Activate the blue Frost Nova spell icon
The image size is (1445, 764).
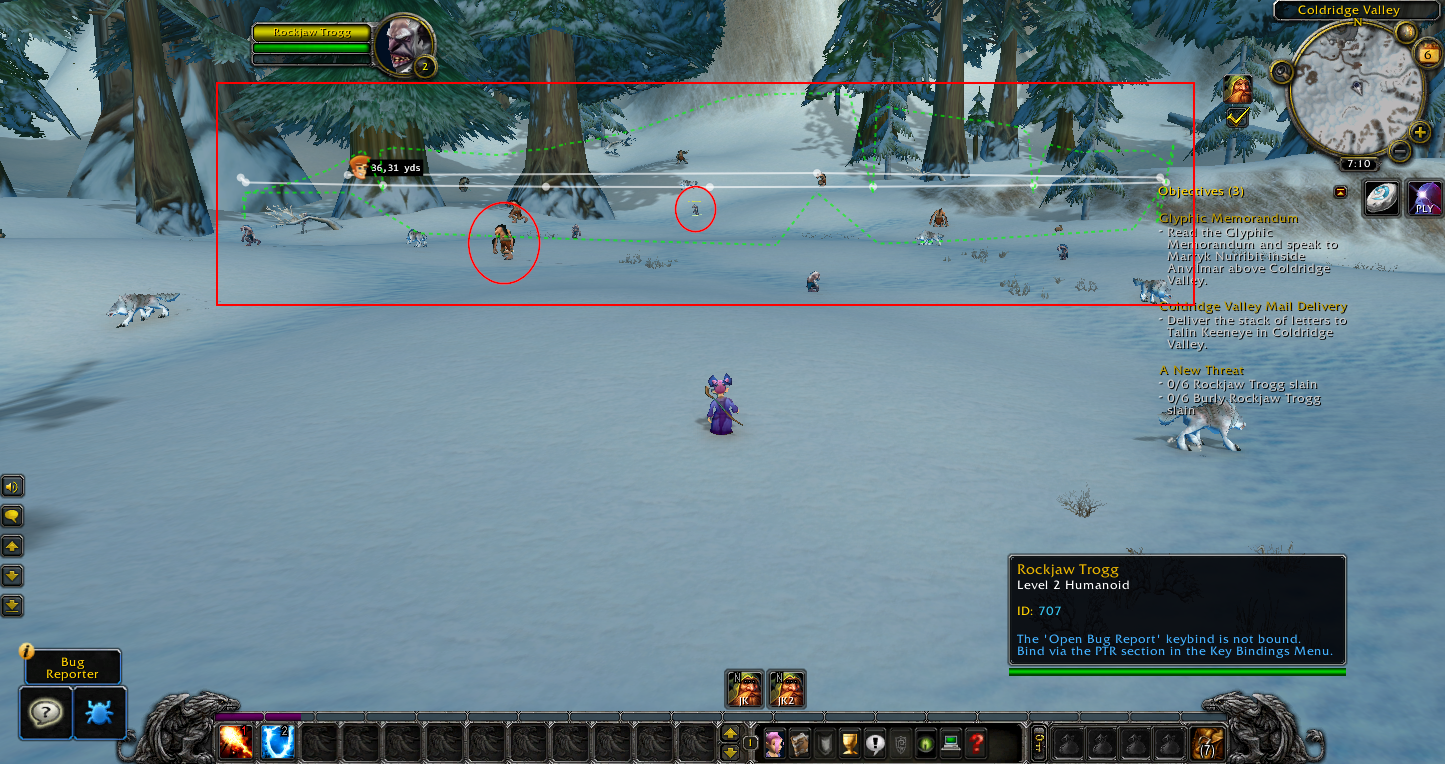[x=277, y=742]
